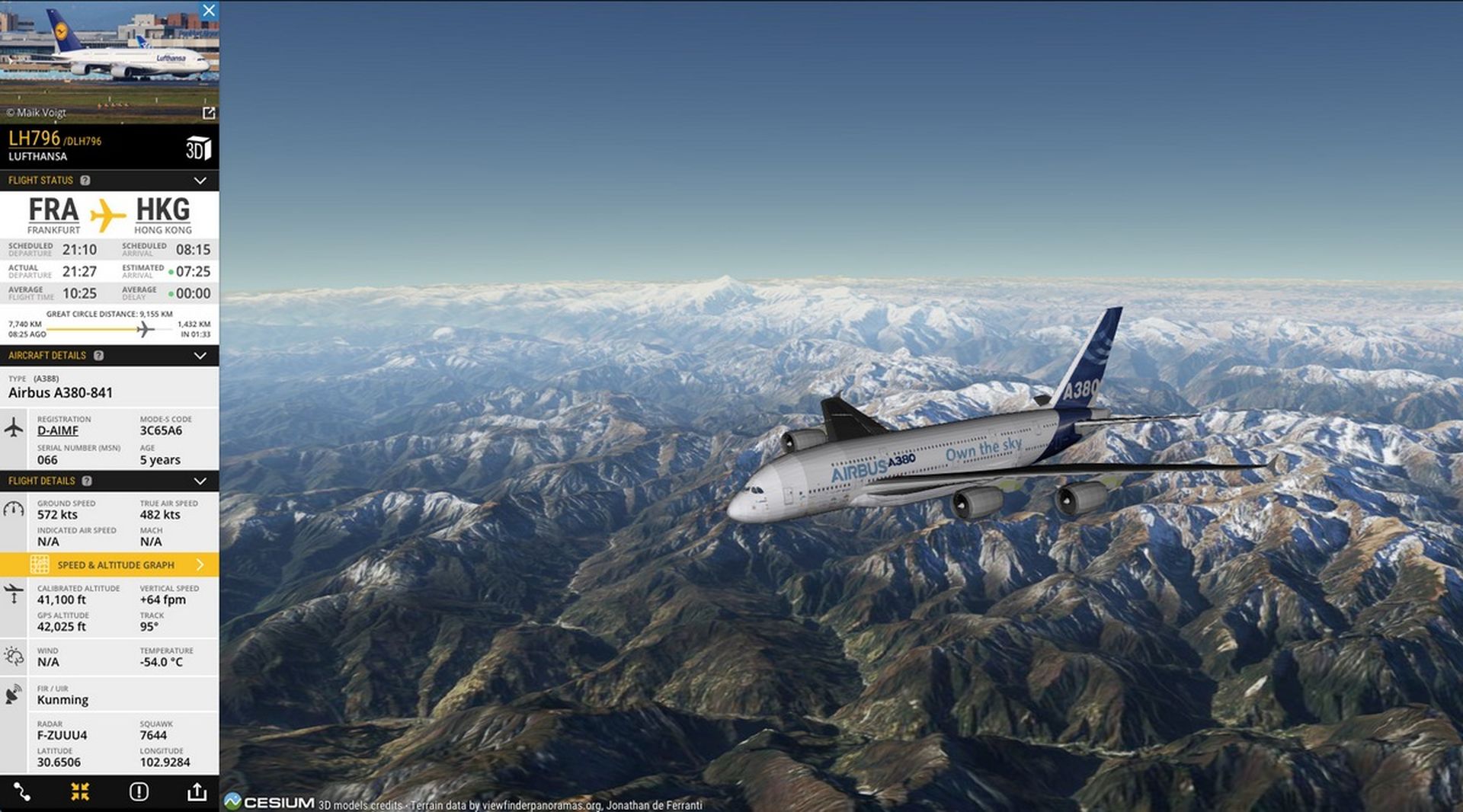The height and width of the screenshot is (812, 1463).
Task: Collapse the Flight Status section
Action: click(200, 181)
